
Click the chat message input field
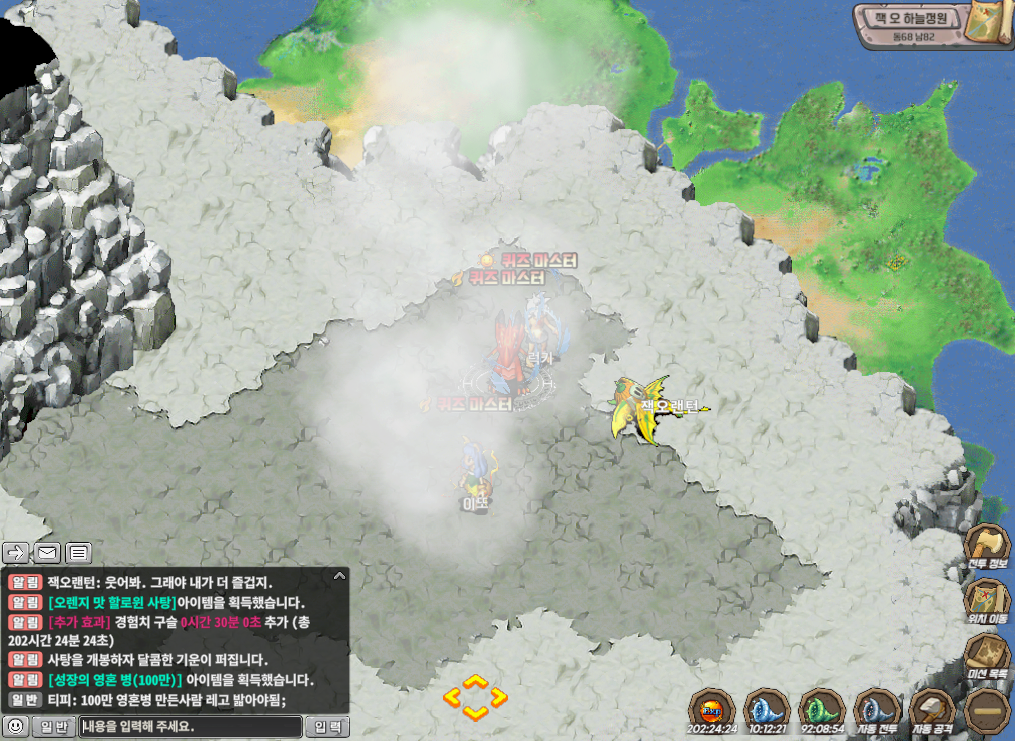pos(190,727)
